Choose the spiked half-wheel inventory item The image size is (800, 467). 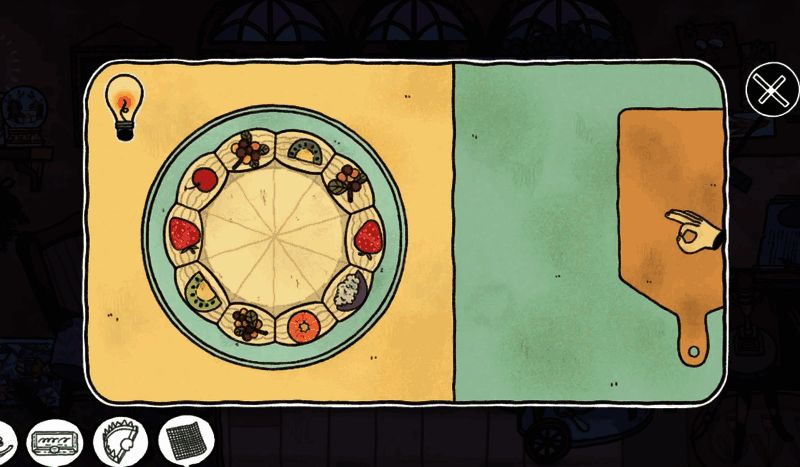click(x=122, y=440)
